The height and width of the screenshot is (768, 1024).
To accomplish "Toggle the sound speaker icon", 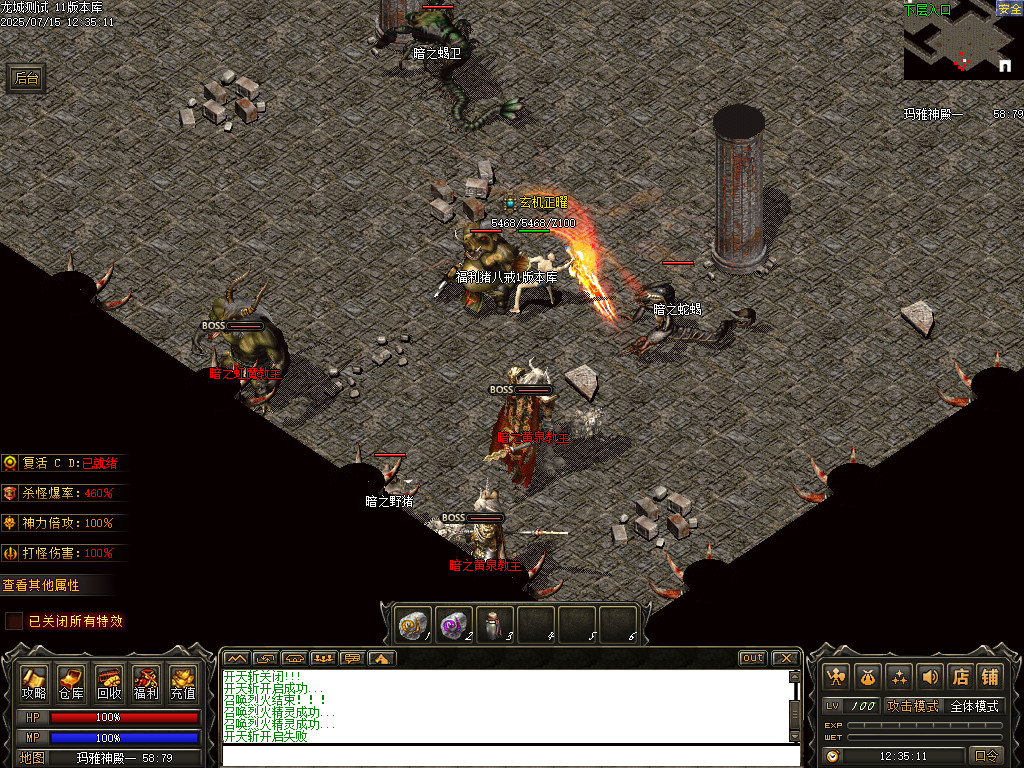I will pos(929,677).
